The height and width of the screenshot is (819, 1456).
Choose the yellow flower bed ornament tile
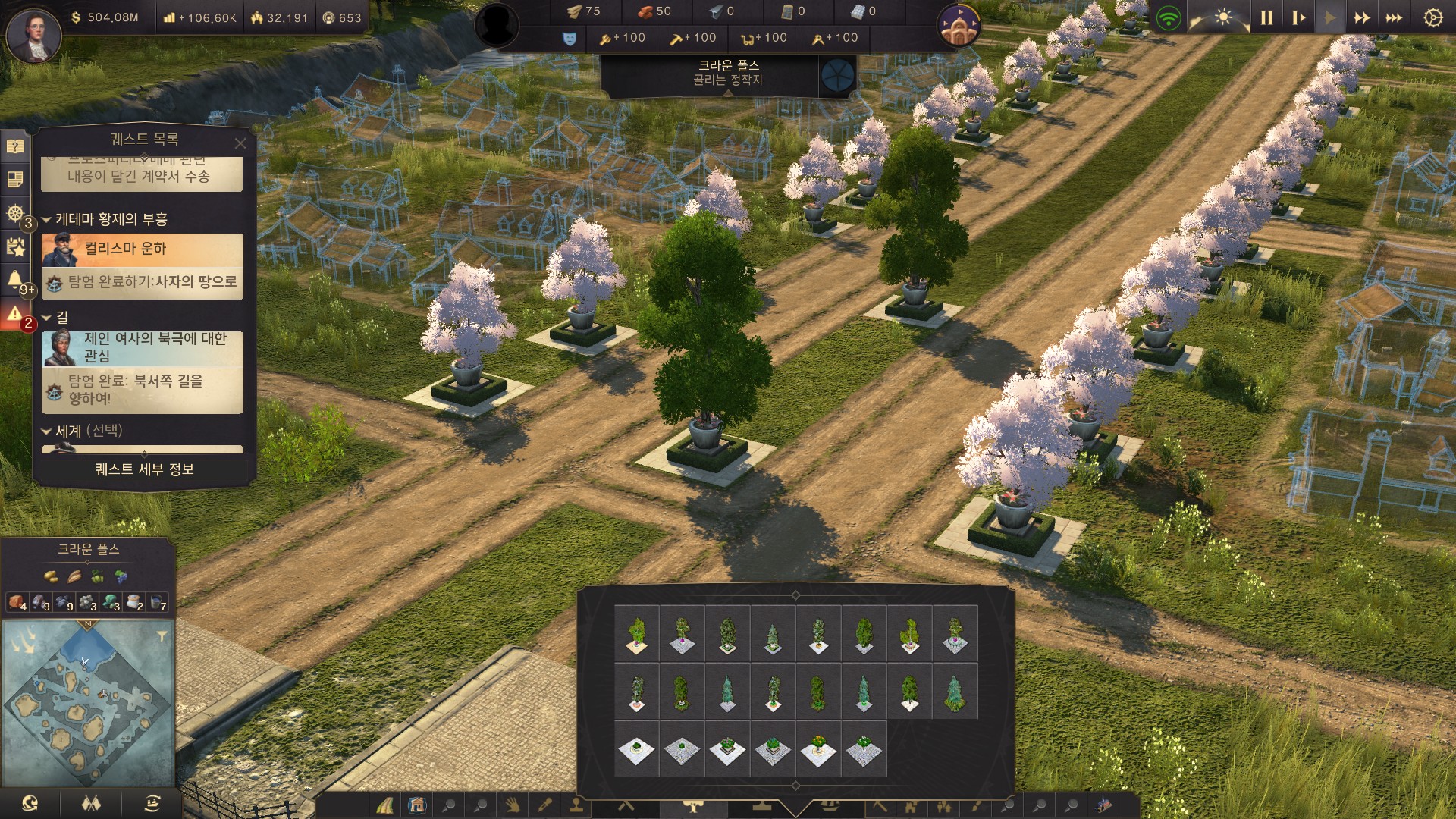click(818, 751)
